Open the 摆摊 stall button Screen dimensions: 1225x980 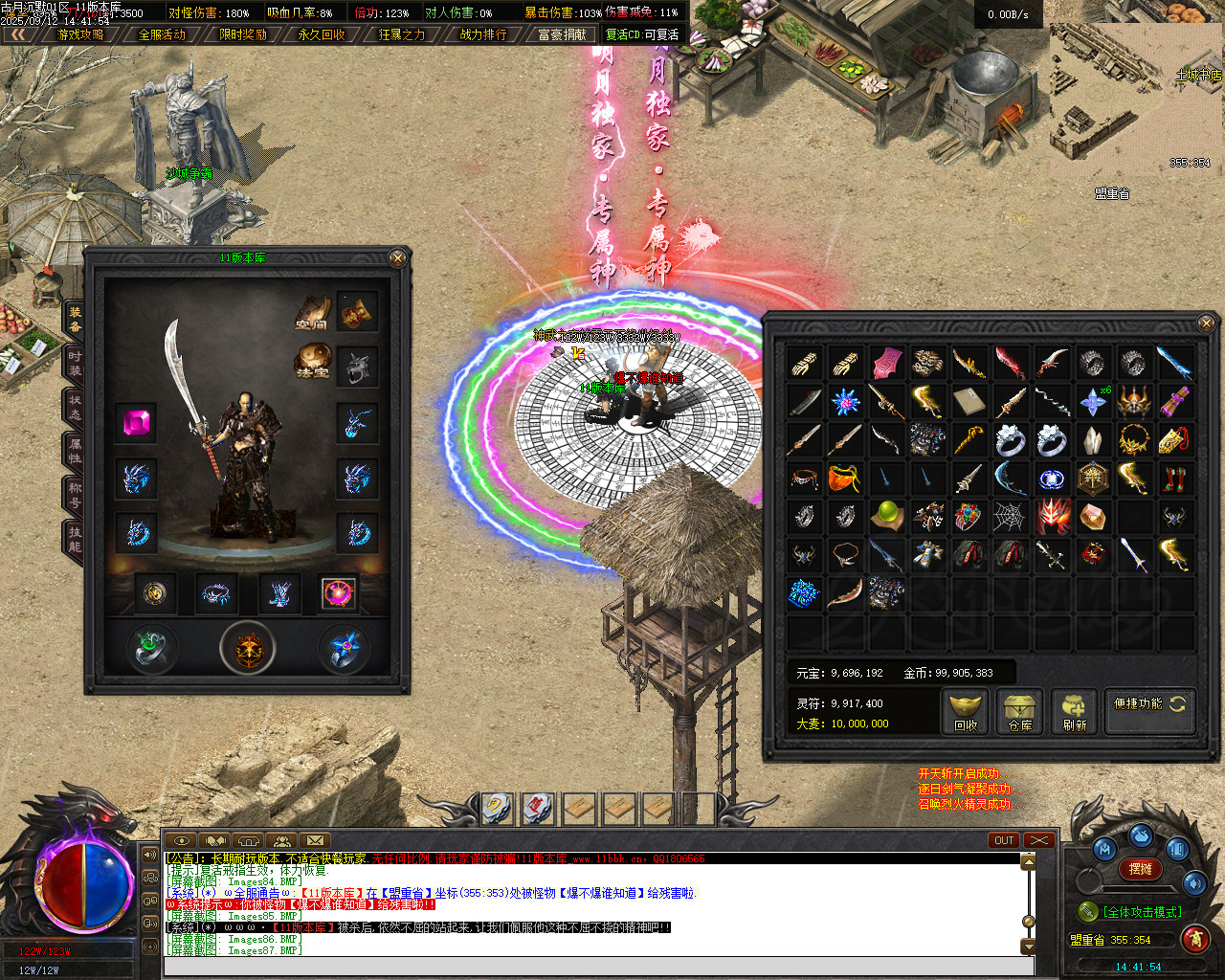1141,869
